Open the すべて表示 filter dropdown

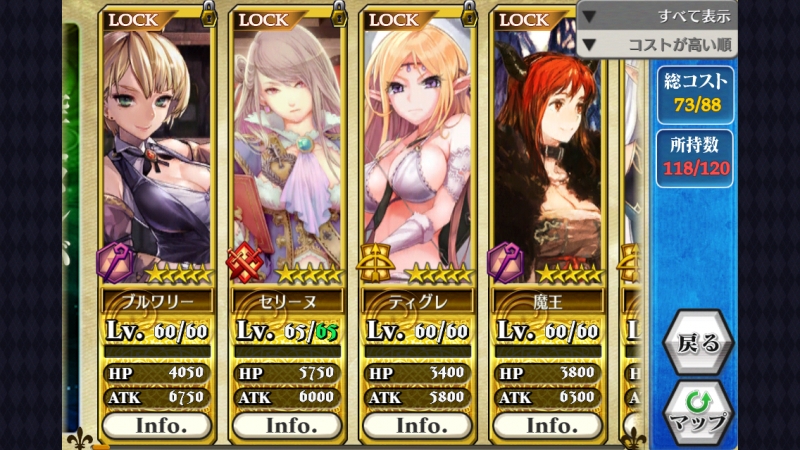tap(657, 16)
